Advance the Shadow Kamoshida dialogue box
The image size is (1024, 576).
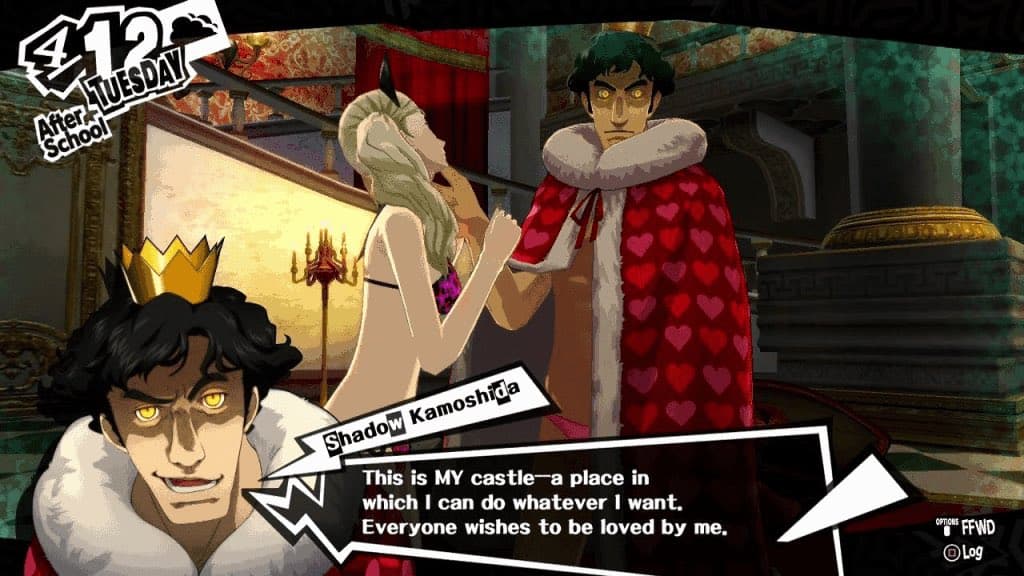click(560, 494)
